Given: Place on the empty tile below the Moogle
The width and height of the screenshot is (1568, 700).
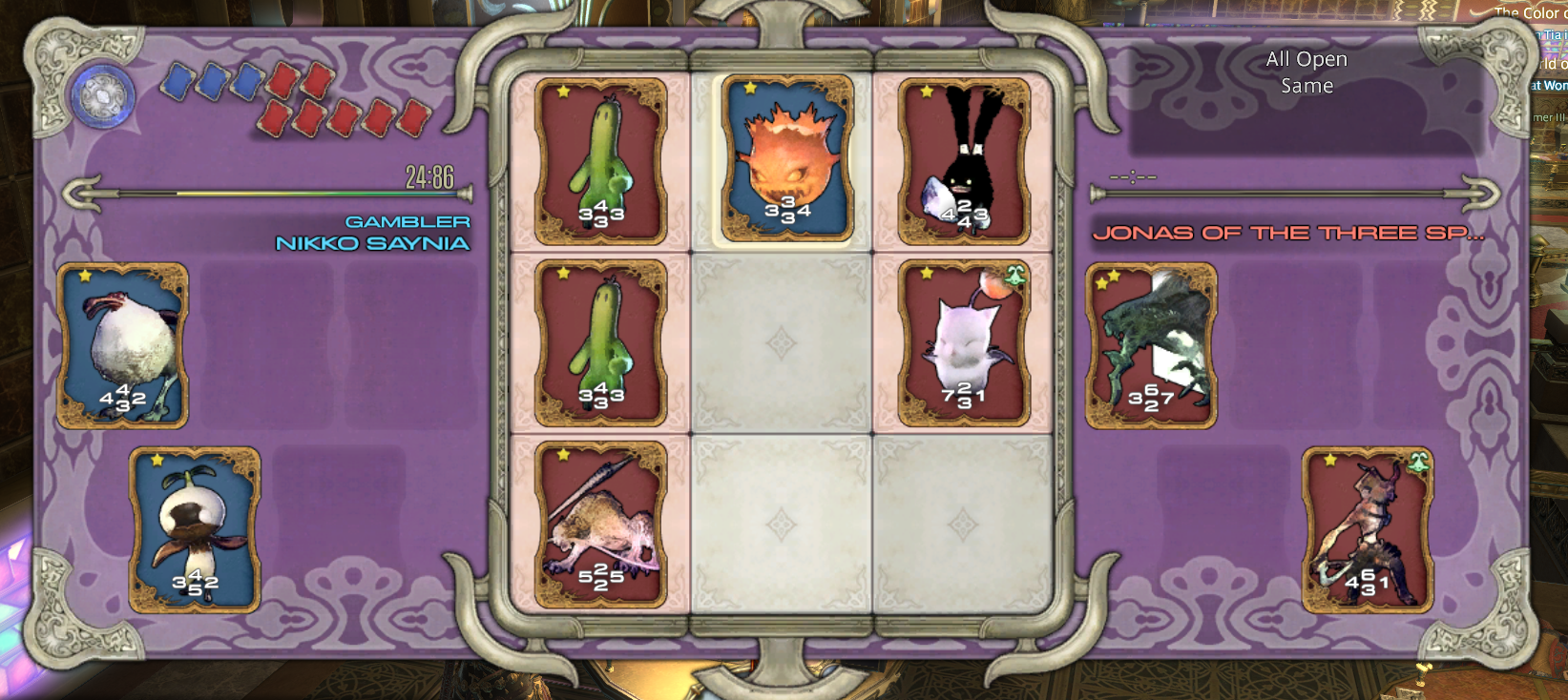Looking at the screenshot, I should pyautogui.click(x=962, y=524).
